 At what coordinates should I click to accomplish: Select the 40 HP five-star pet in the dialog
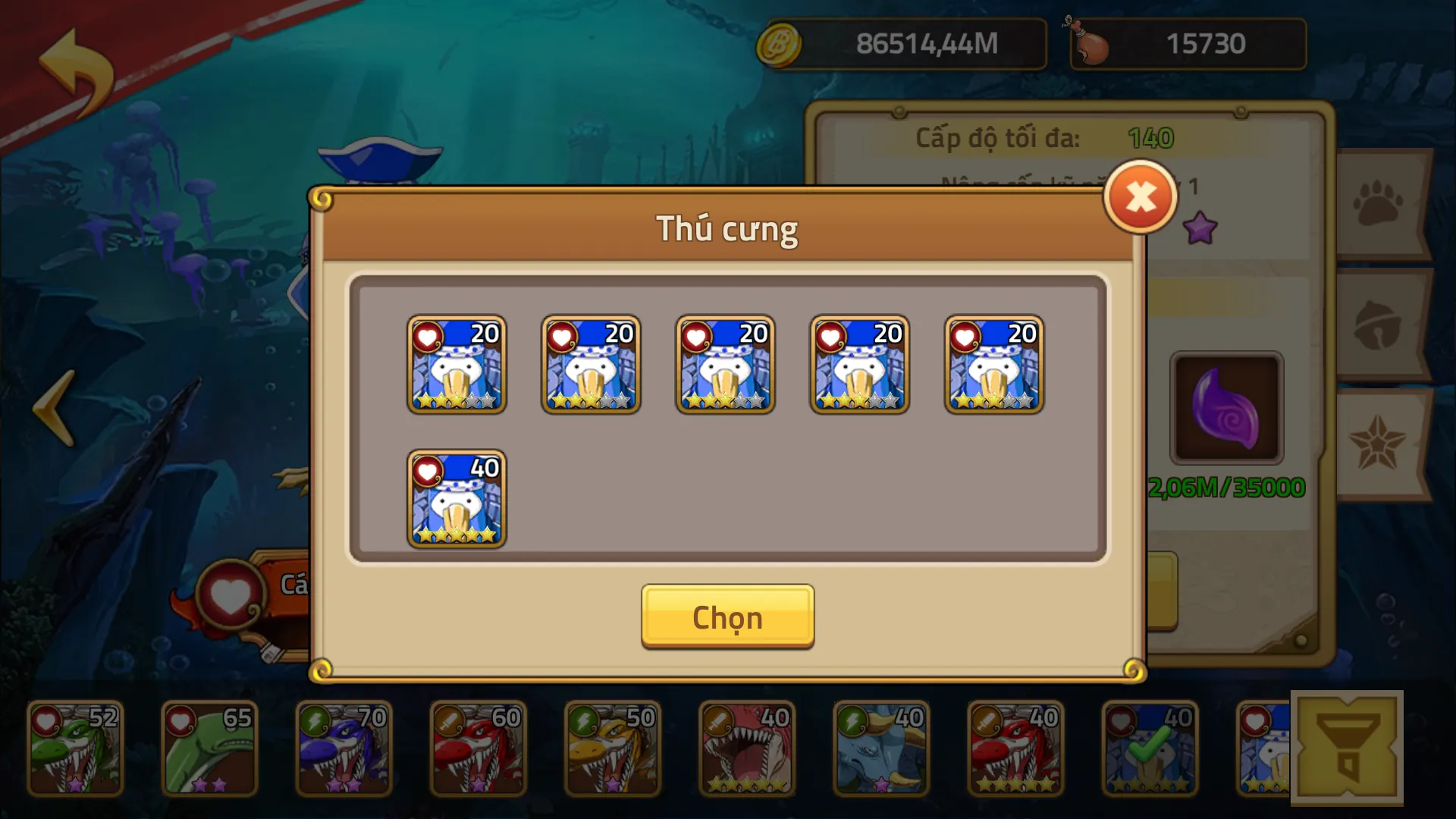click(x=457, y=500)
